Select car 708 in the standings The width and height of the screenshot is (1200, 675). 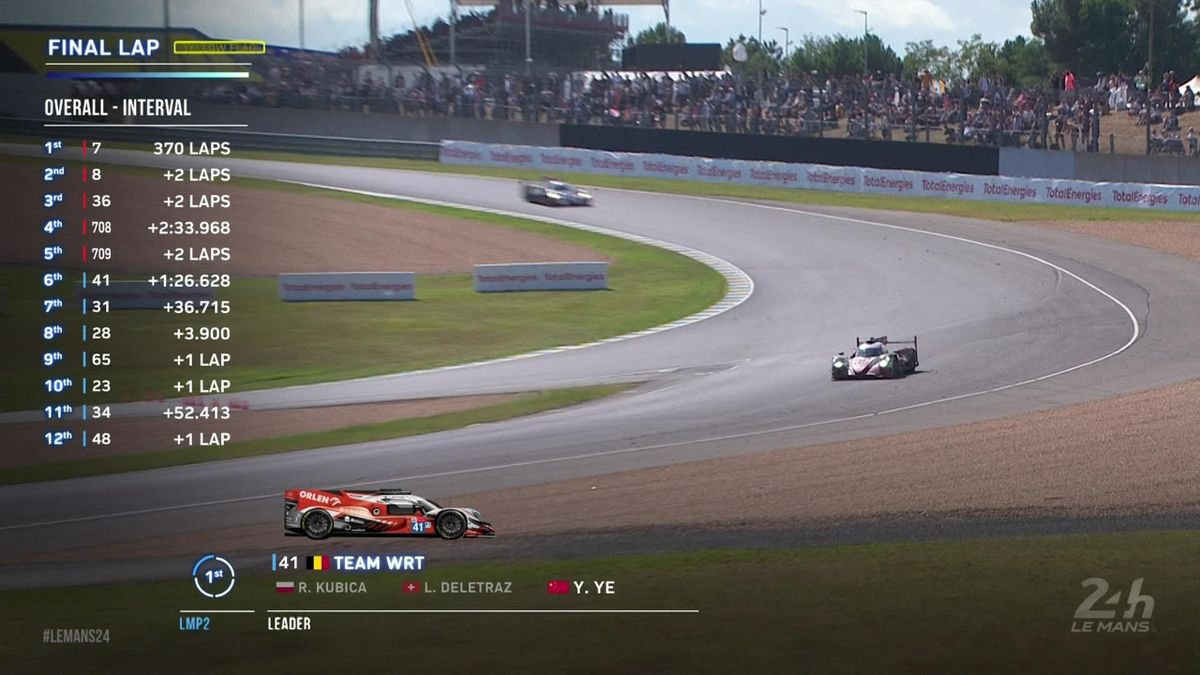(x=137, y=227)
